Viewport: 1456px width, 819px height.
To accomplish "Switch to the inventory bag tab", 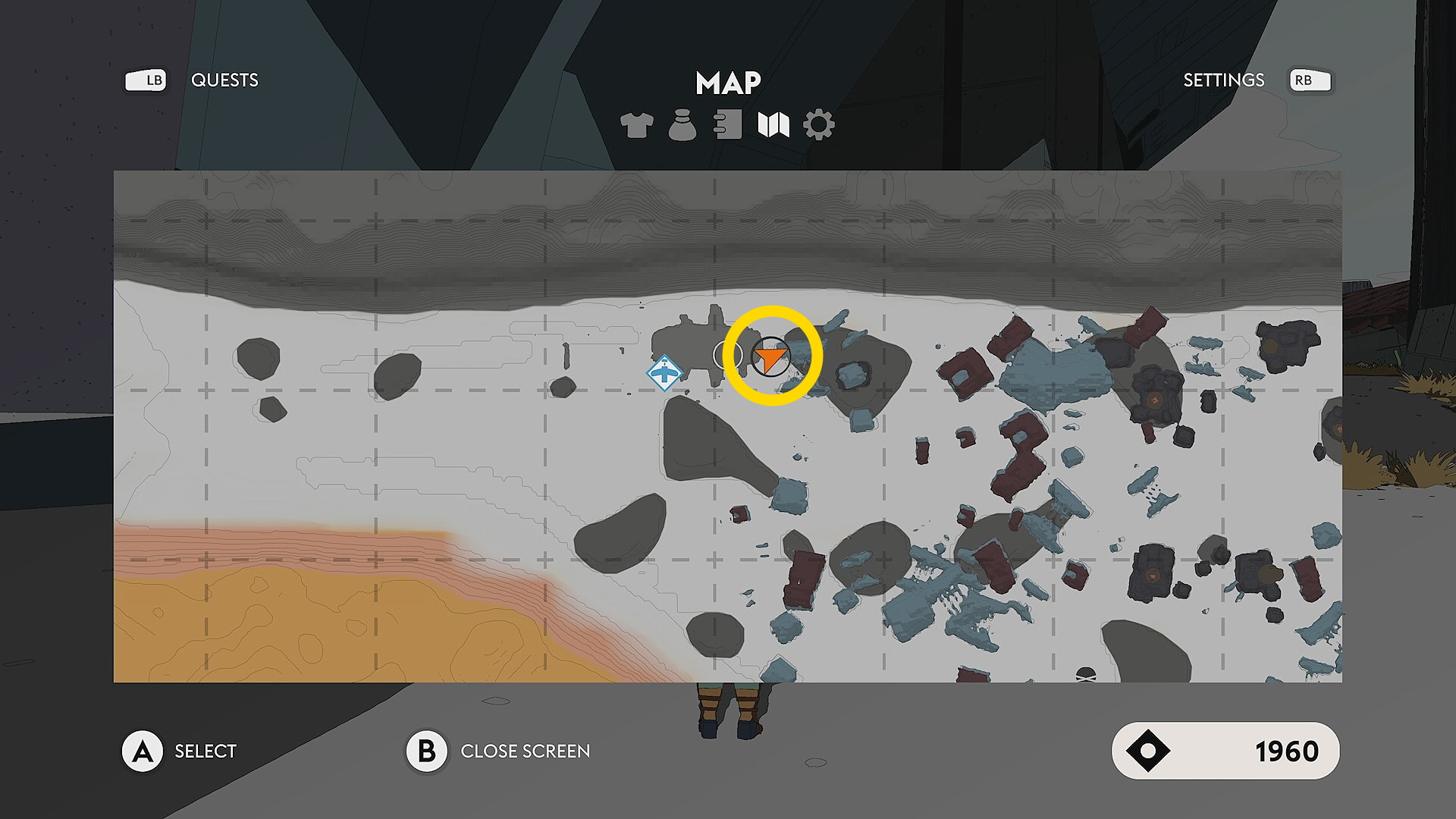I will [682, 125].
